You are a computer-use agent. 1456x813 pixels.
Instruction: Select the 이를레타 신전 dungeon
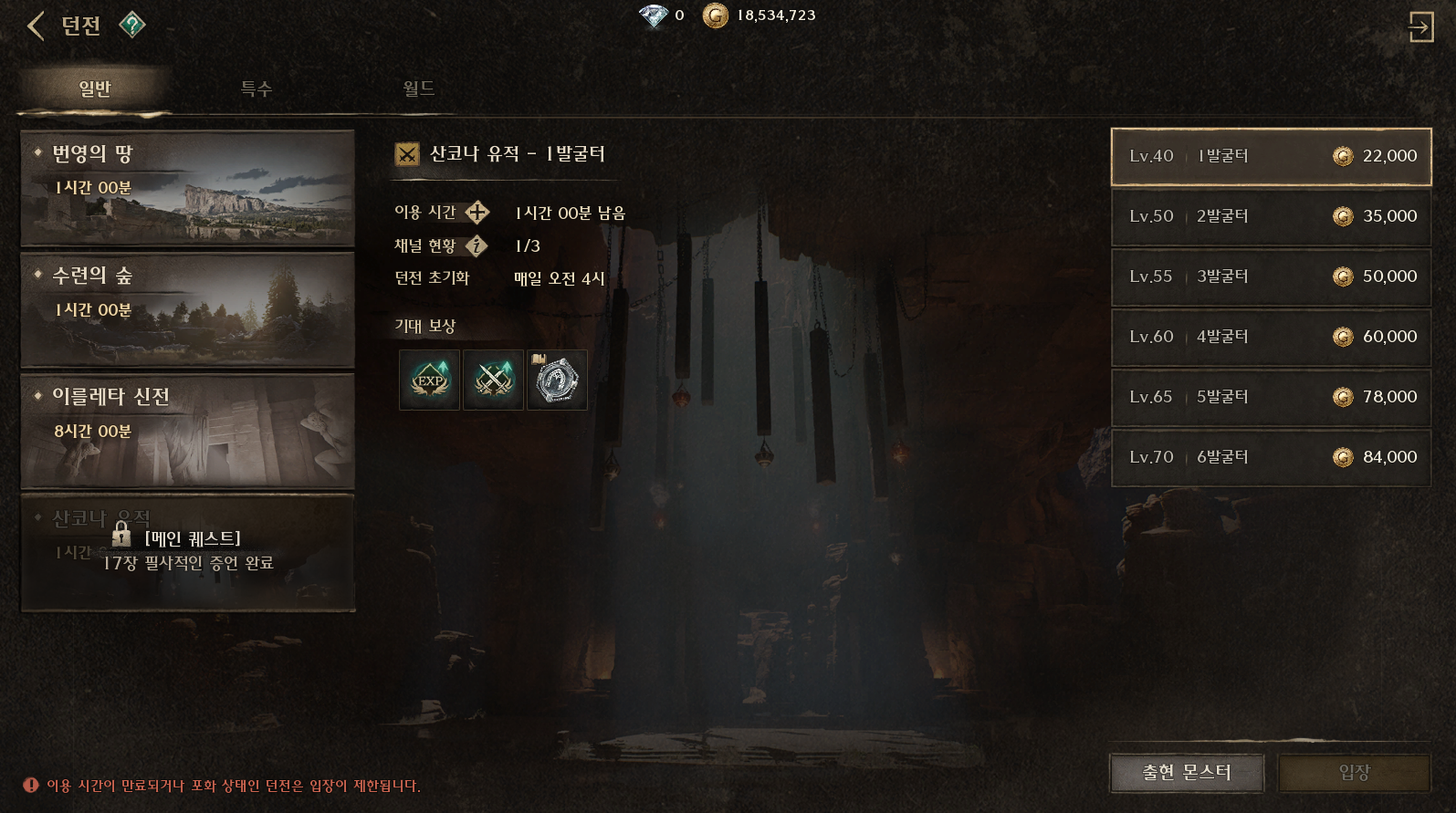pyautogui.click(x=188, y=431)
